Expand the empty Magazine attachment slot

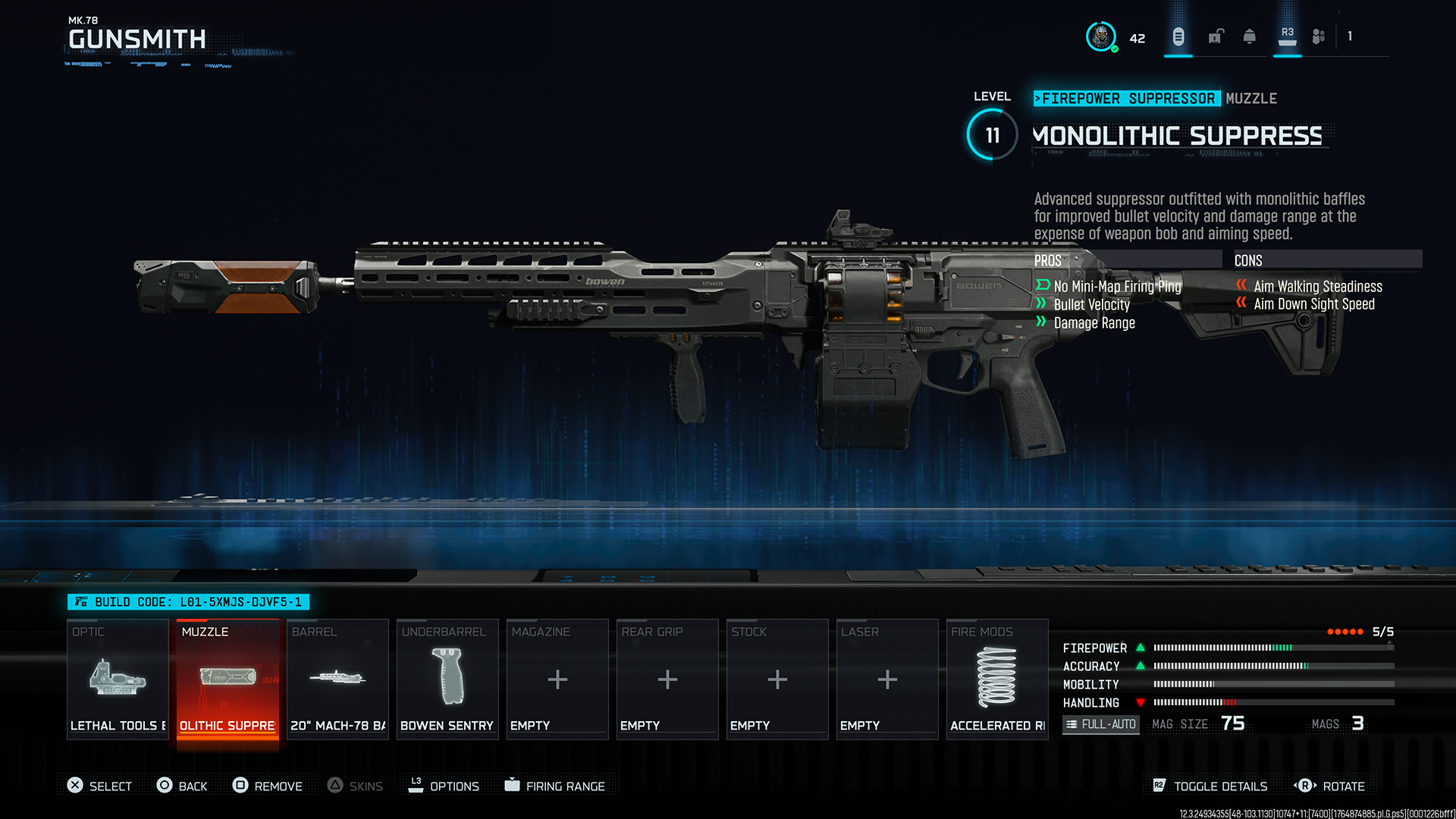(x=557, y=677)
